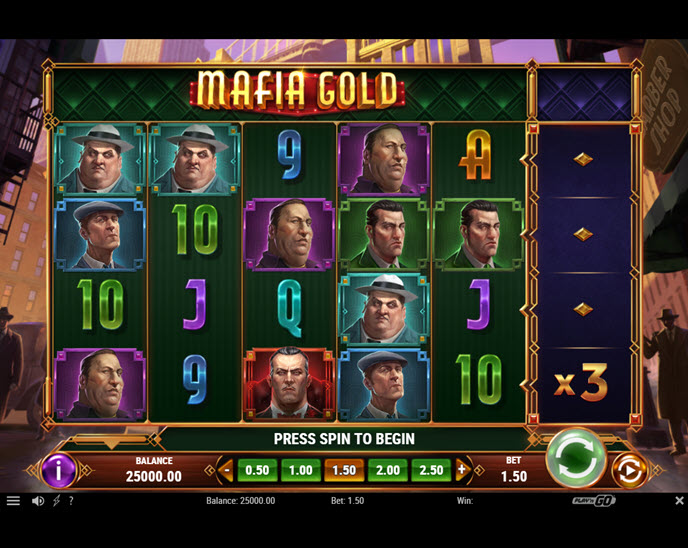688x548 pixels.
Task: Pick the 2.50 bet amount
Action: pyautogui.click(x=431, y=470)
